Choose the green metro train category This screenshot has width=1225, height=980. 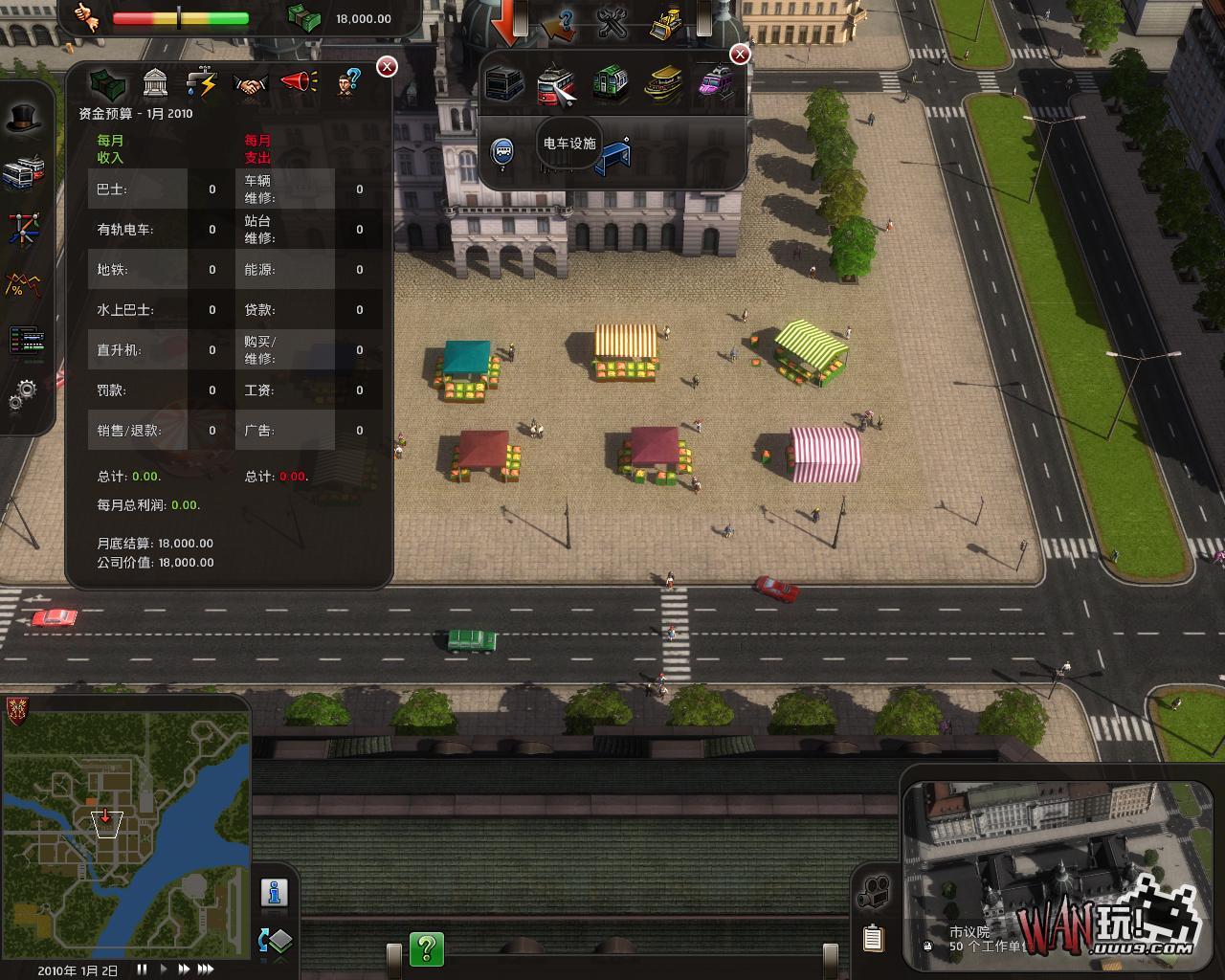coord(610,84)
